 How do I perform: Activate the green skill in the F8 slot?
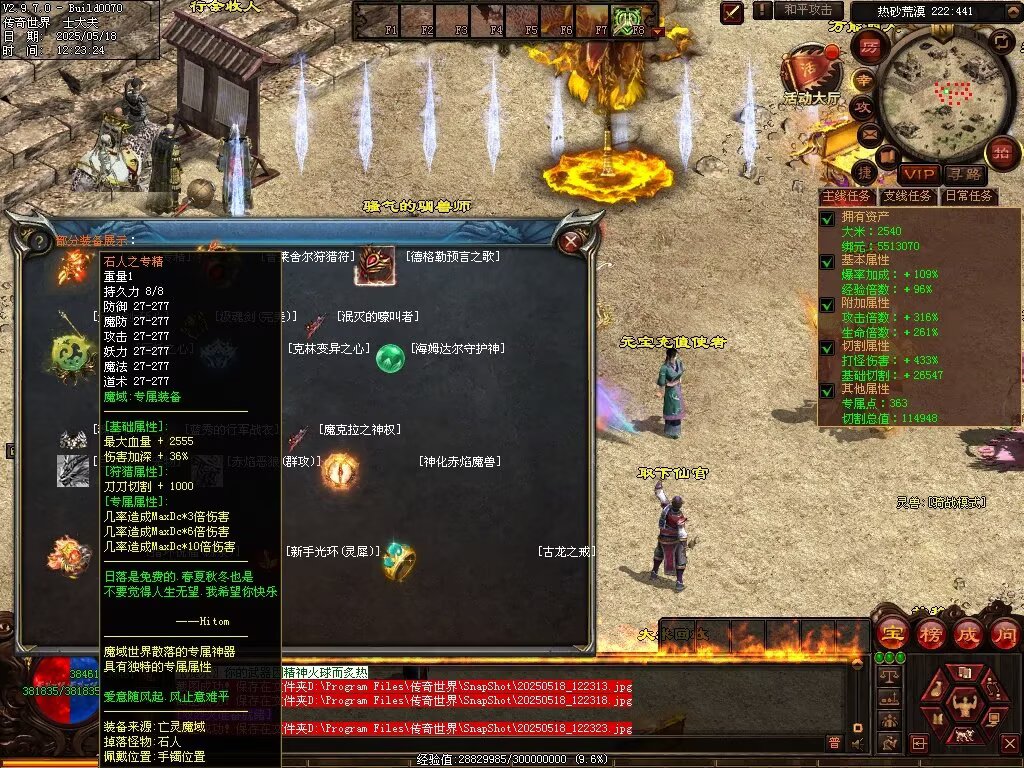tap(626, 19)
